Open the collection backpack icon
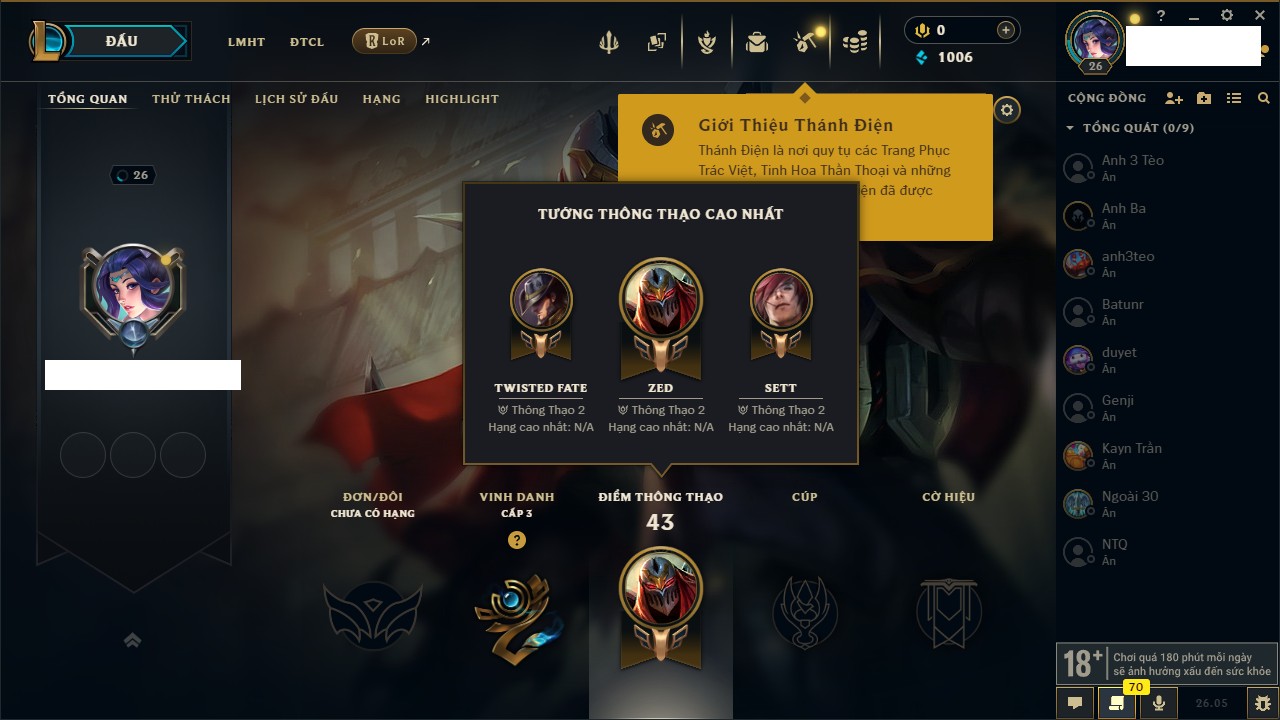Viewport: 1280px width, 720px height. (x=757, y=42)
